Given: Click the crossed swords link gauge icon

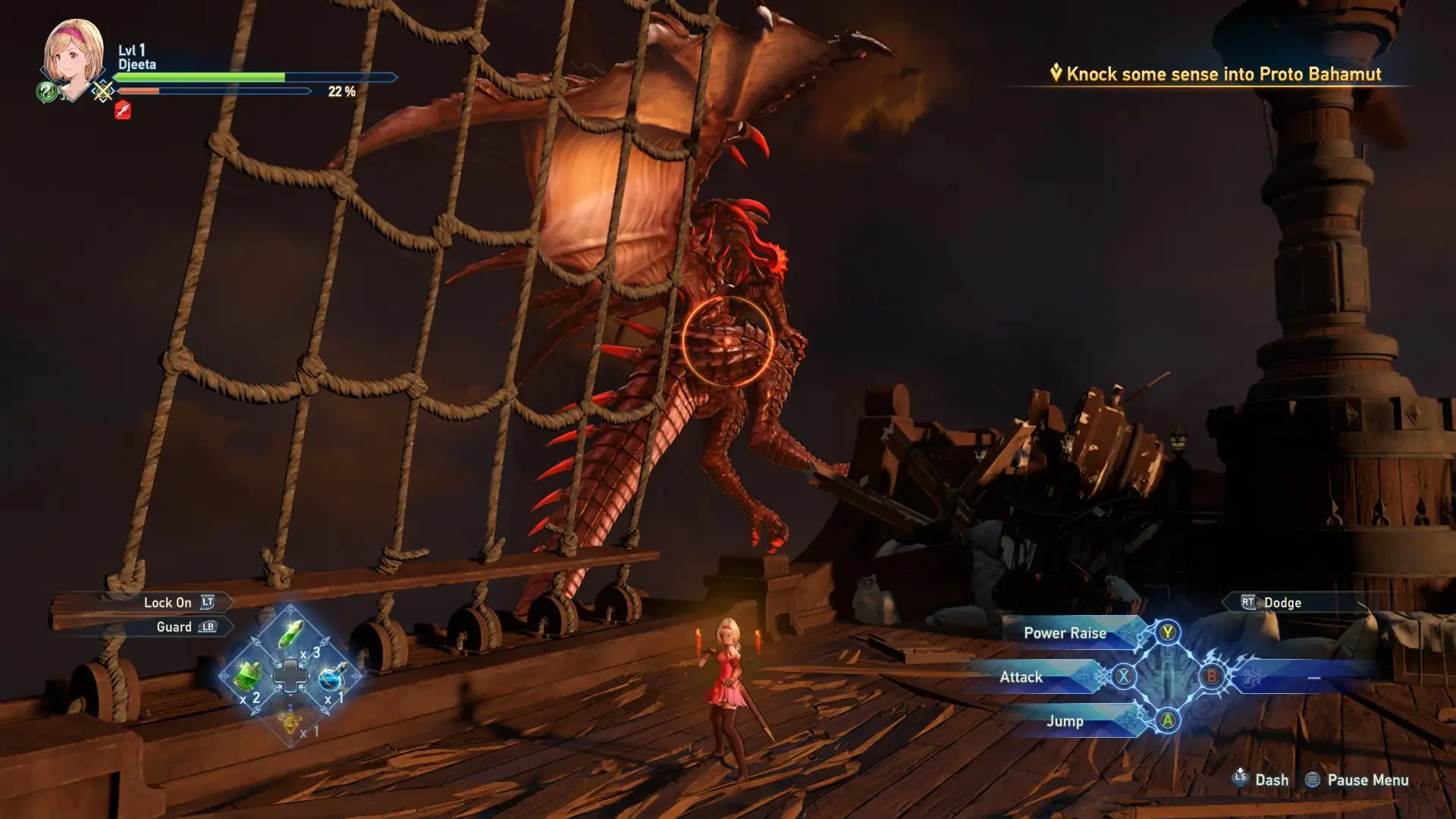Looking at the screenshot, I should (102, 92).
